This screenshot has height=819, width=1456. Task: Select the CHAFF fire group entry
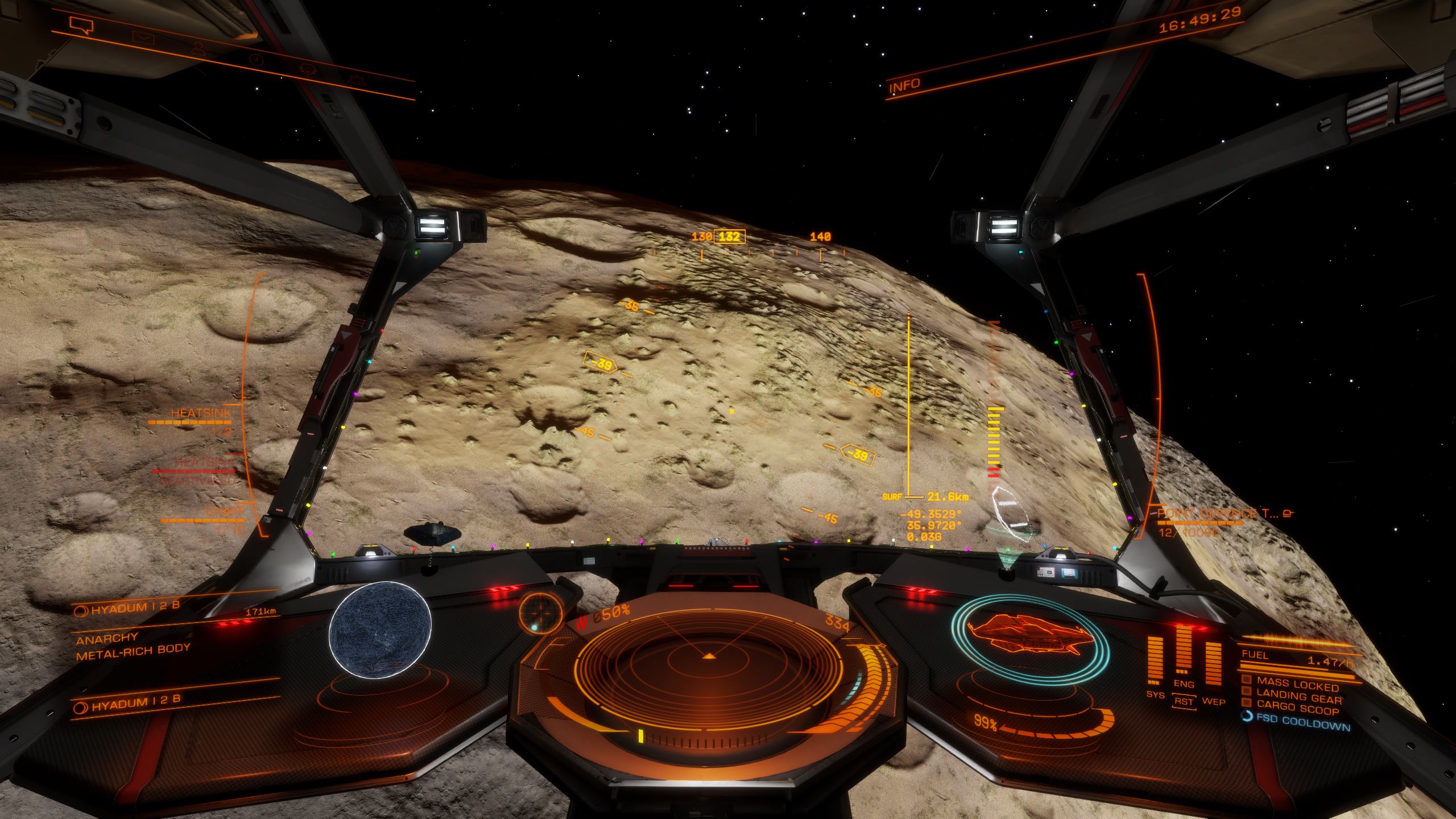(x=219, y=512)
